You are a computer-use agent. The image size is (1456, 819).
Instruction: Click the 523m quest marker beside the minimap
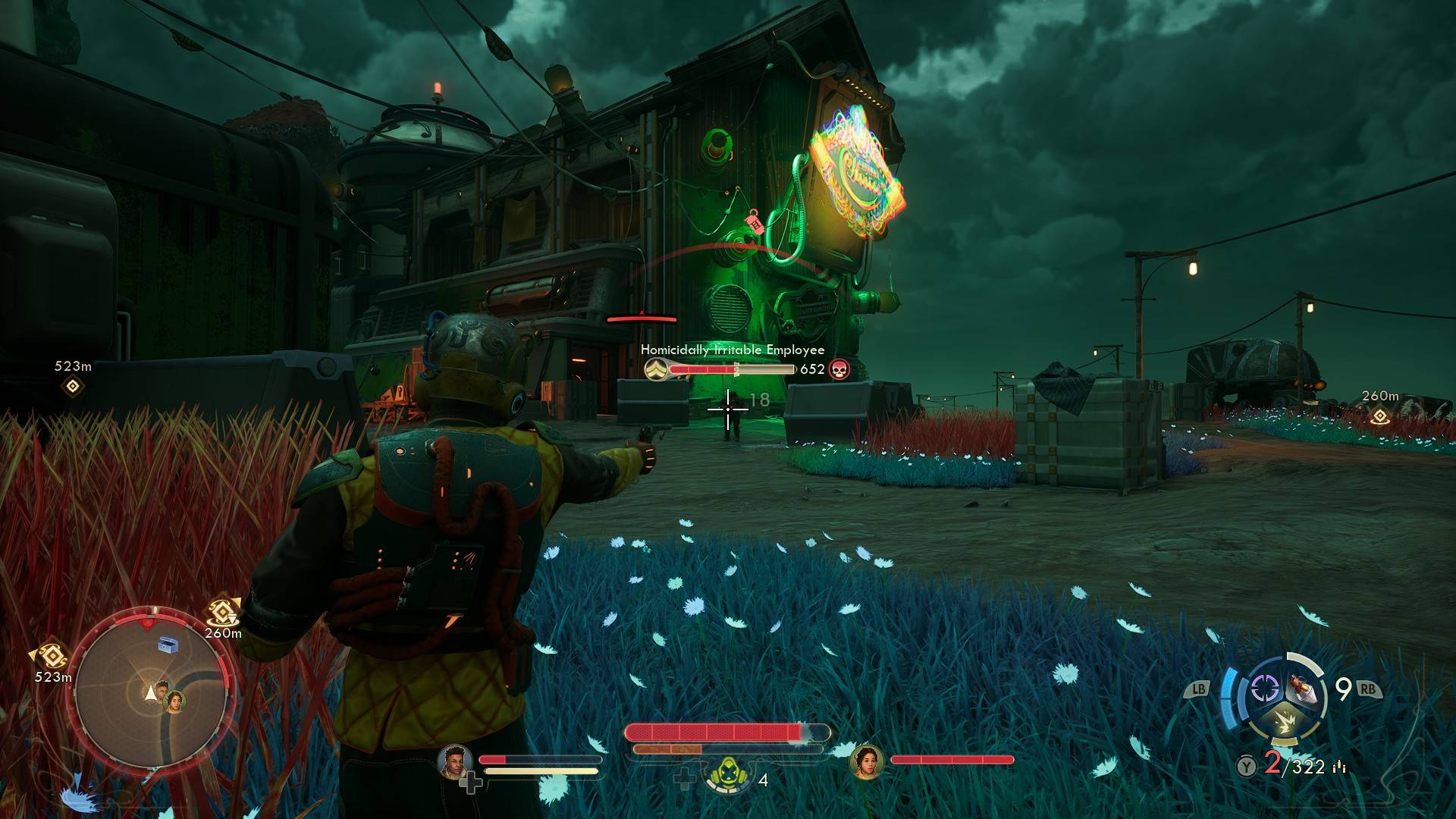pyautogui.click(x=51, y=655)
